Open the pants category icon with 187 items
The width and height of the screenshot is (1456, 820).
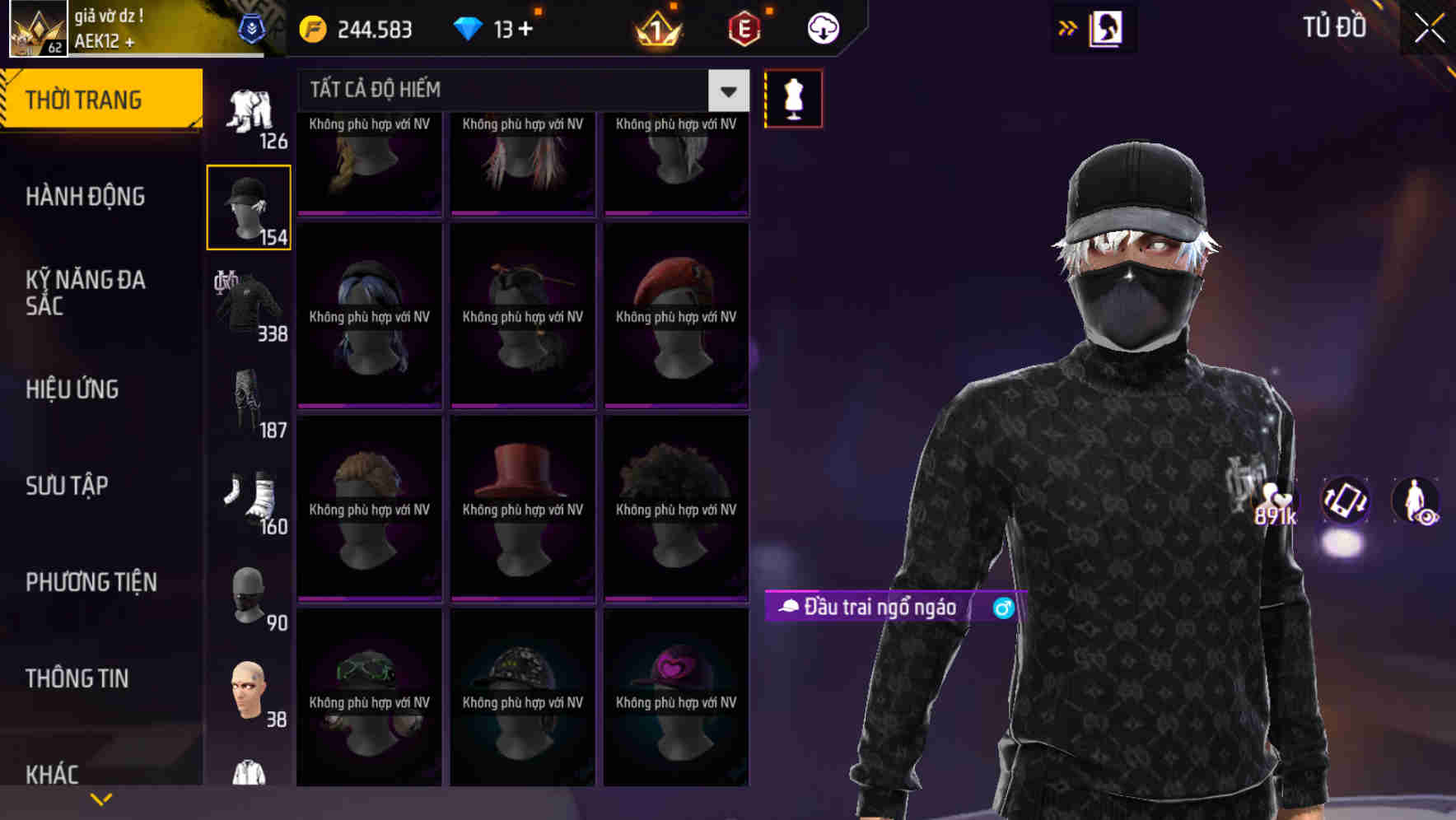[249, 399]
